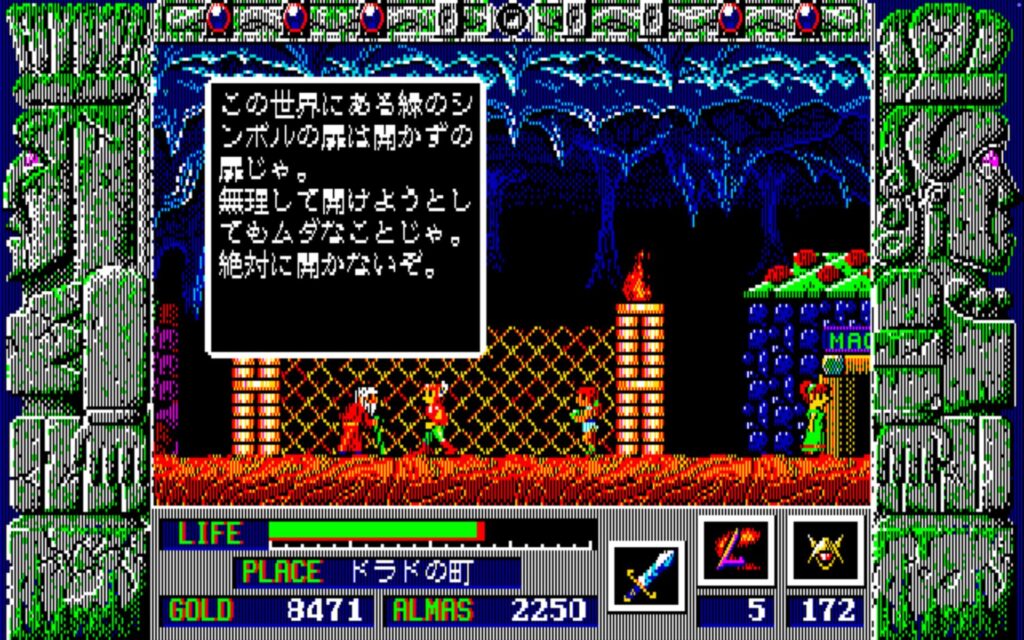Click the old sage's dialogue box
The height and width of the screenshot is (640, 1024).
coord(345,216)
